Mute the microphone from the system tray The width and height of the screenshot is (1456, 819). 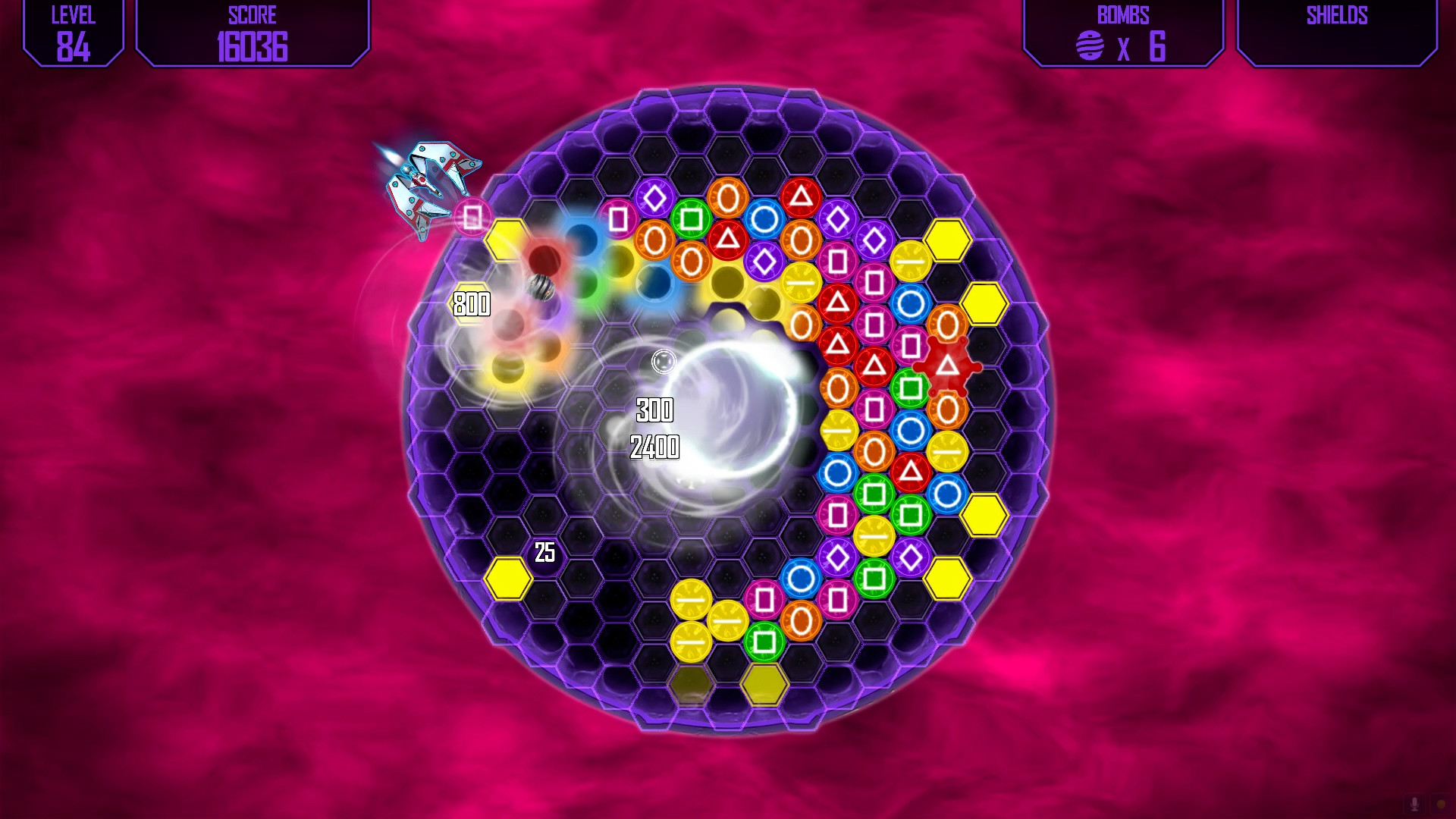point(1415,804)
